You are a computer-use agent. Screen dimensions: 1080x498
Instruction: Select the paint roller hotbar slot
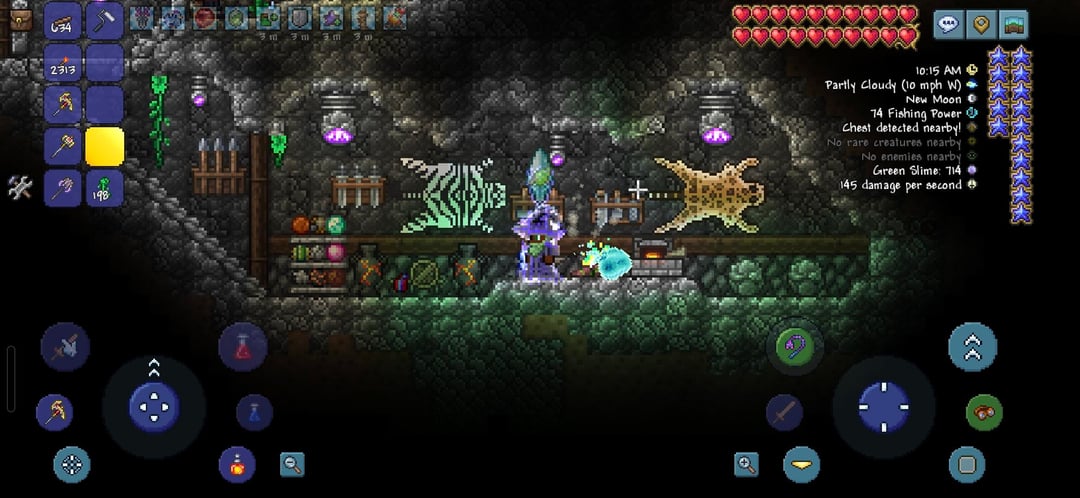pos(104,22)
